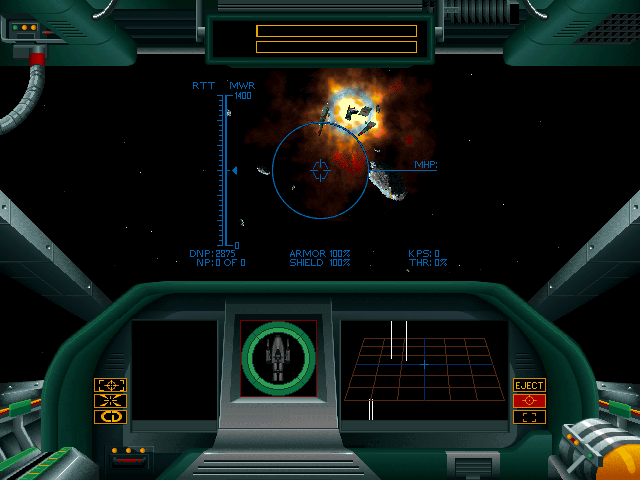Toggle the red crosshair target button
Image resolution: width=640 pixels, height=480 pixels.
tap(529, 401)
